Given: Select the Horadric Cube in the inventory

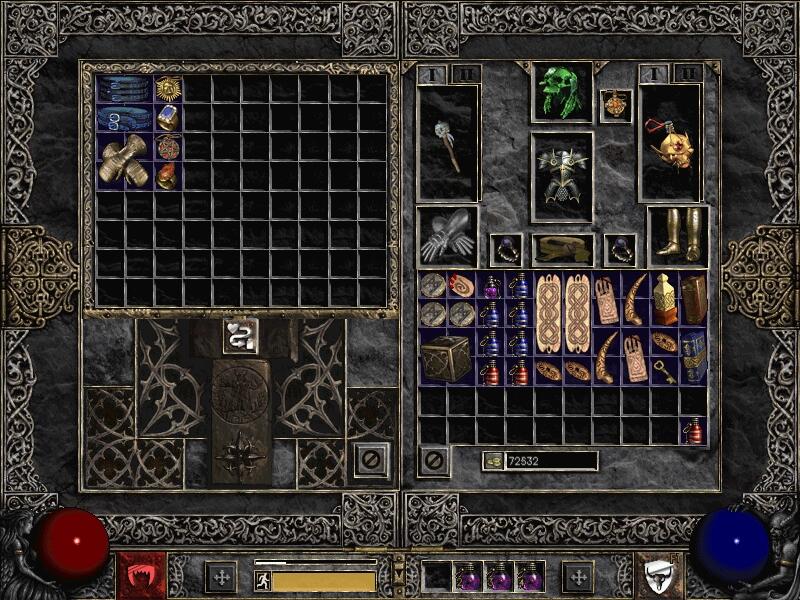Looking at the screenshot, I should [x=447, y=357].
